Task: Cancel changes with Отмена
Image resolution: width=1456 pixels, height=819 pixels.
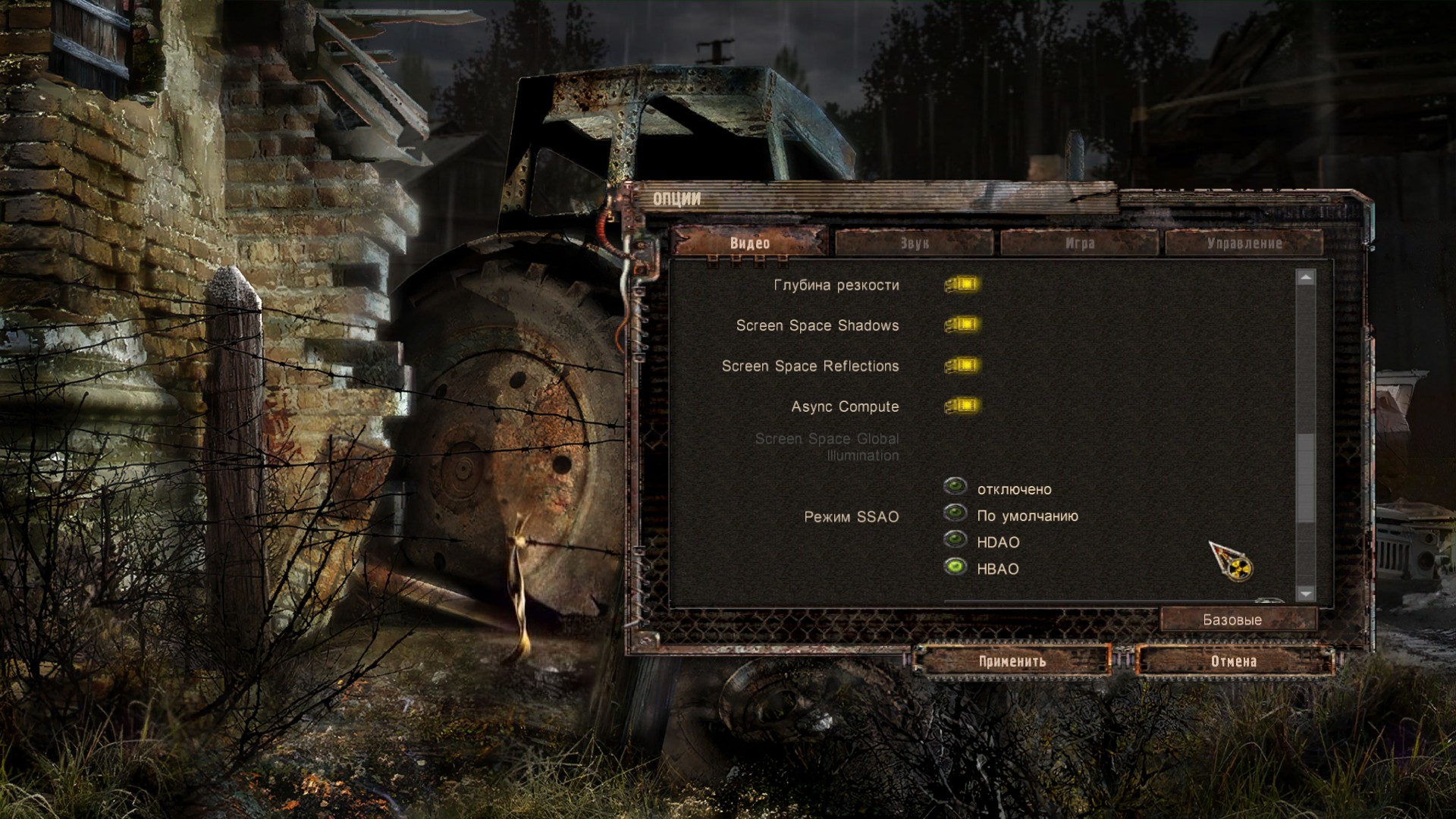Action: tap(1234, 661)
